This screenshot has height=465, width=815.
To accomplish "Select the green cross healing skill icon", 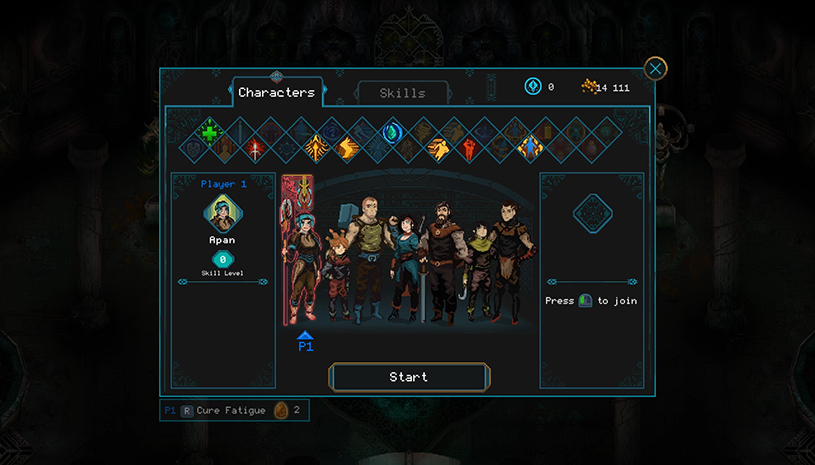I will click(x=208, y=133).
